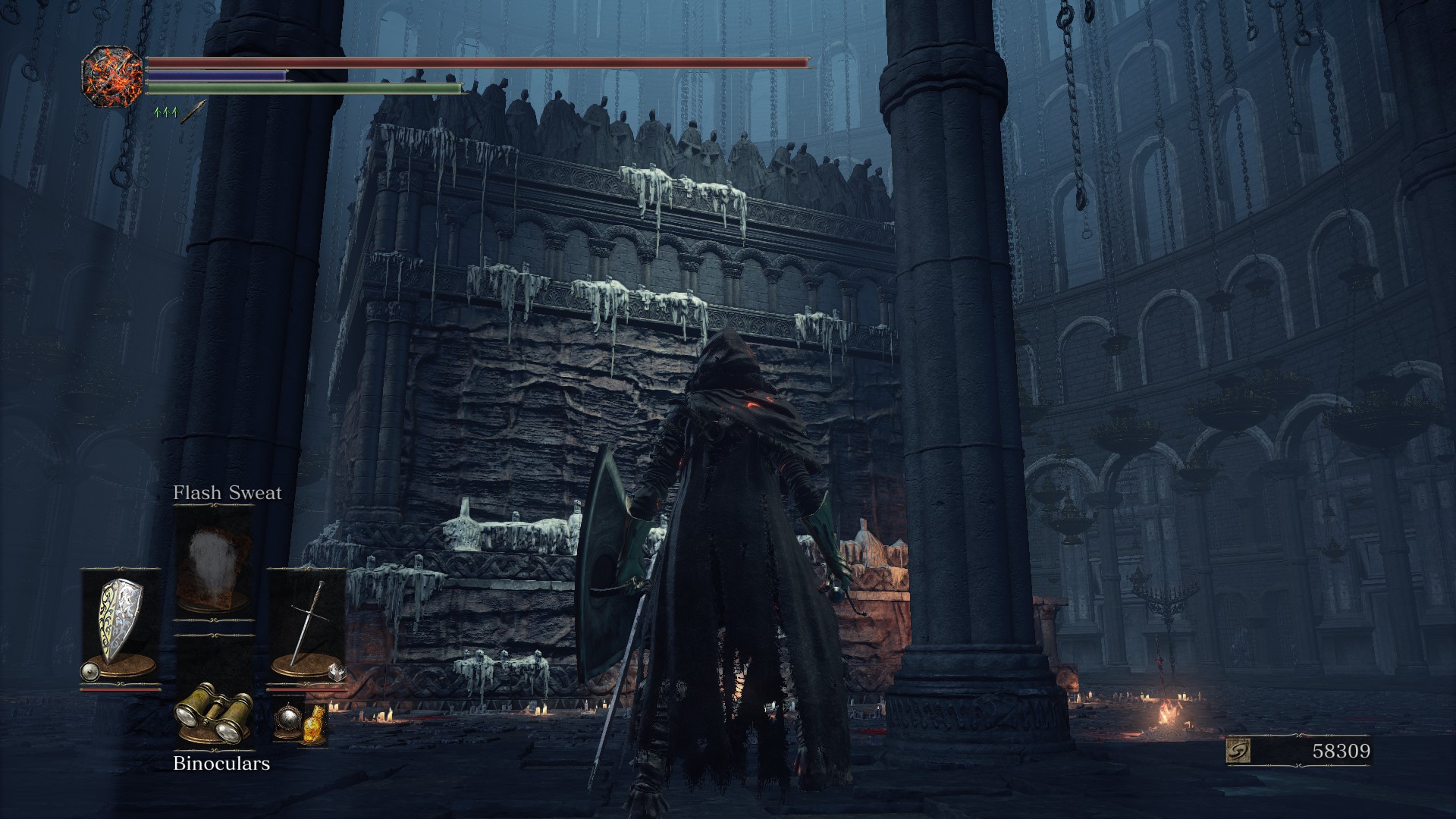This screenshot has width=1456, height=819.
Task: Click the green arrows buff icon
Action: 165,112
